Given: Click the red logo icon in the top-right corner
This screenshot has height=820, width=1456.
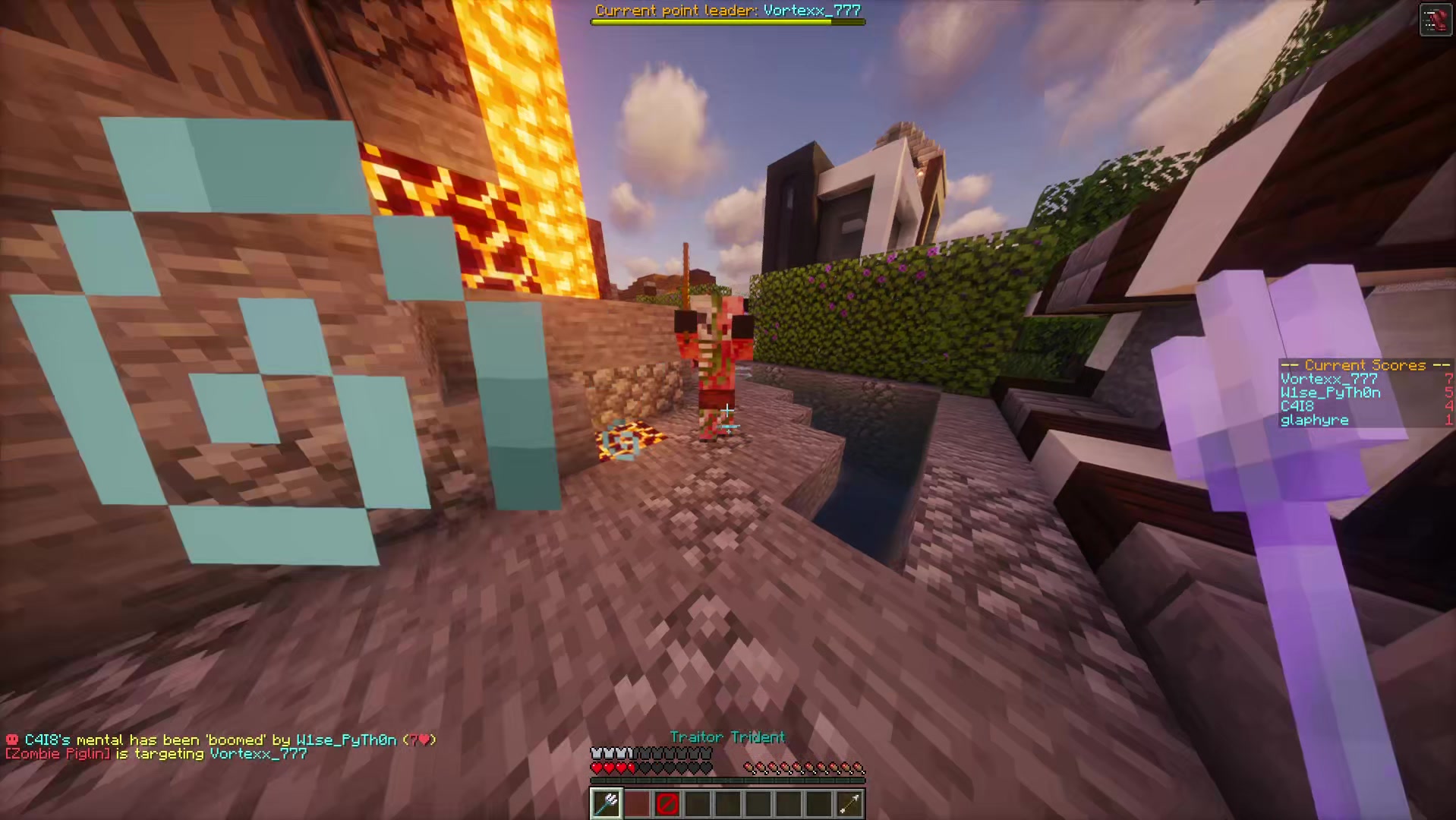Looking at the screenshot, I should pyautogui.click(x=1437, y=19).
